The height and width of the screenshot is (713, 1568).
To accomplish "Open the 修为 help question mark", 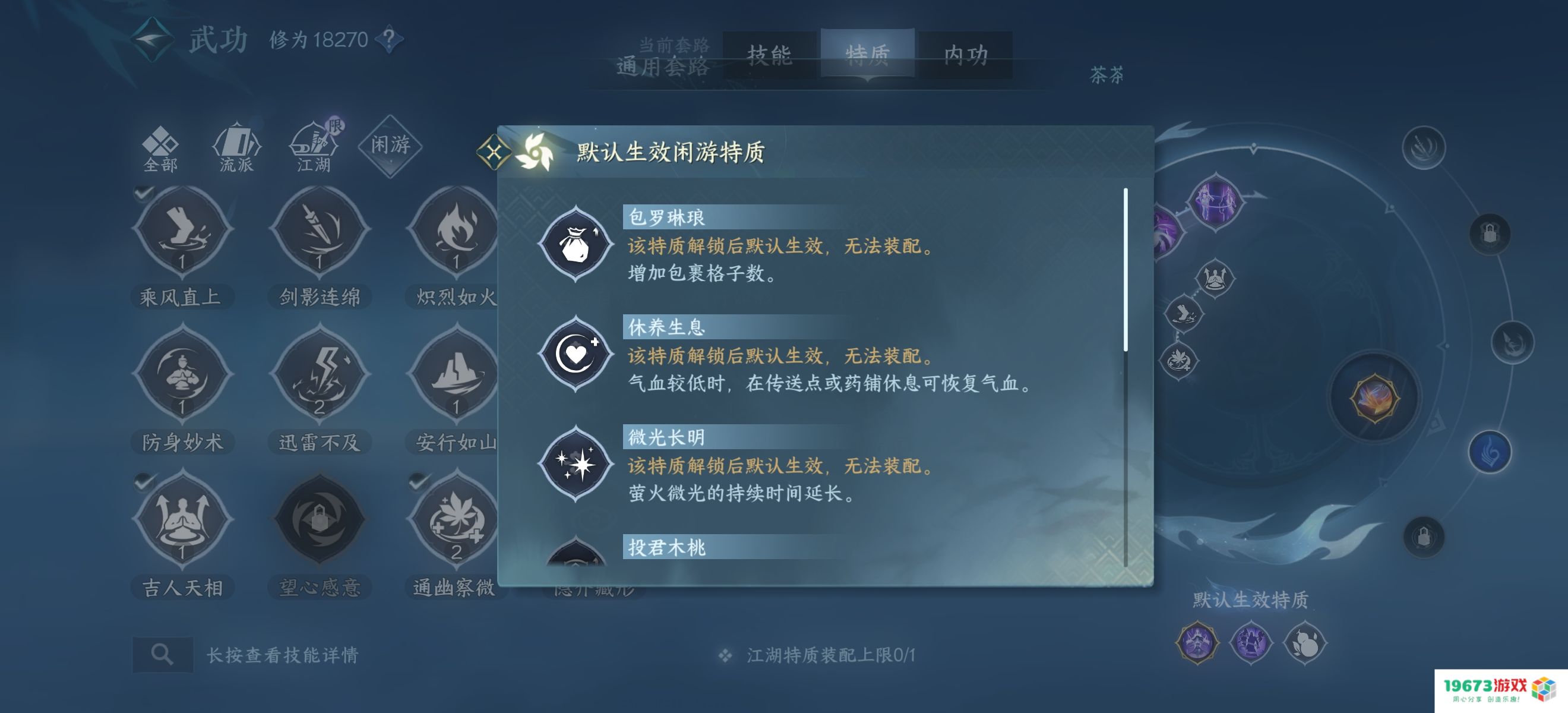I will (x=388, y=39).
